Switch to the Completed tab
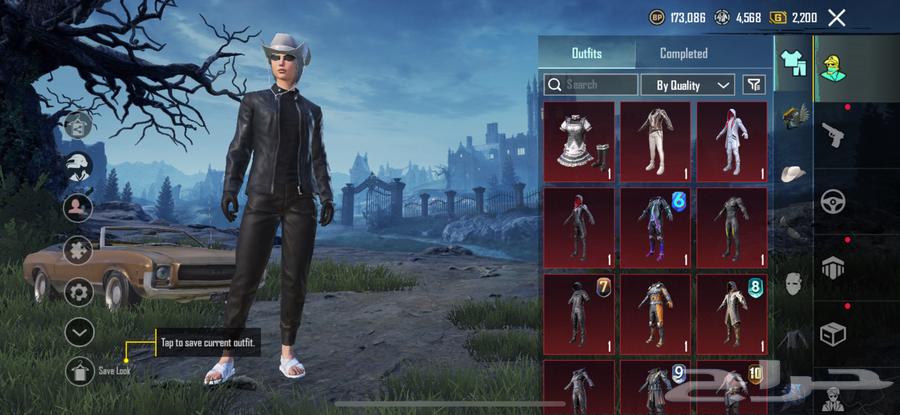Screen dimensions: 900x415 click(x=684, y=53)
